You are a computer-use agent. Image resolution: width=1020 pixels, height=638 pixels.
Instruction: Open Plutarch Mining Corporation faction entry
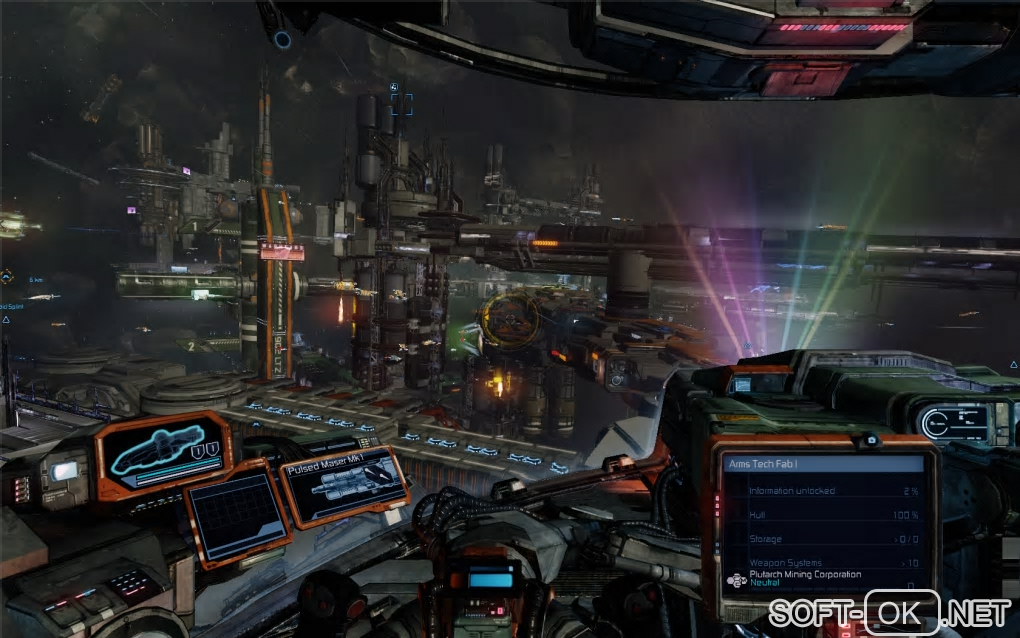pyautogui.click(x=805, y=578)
